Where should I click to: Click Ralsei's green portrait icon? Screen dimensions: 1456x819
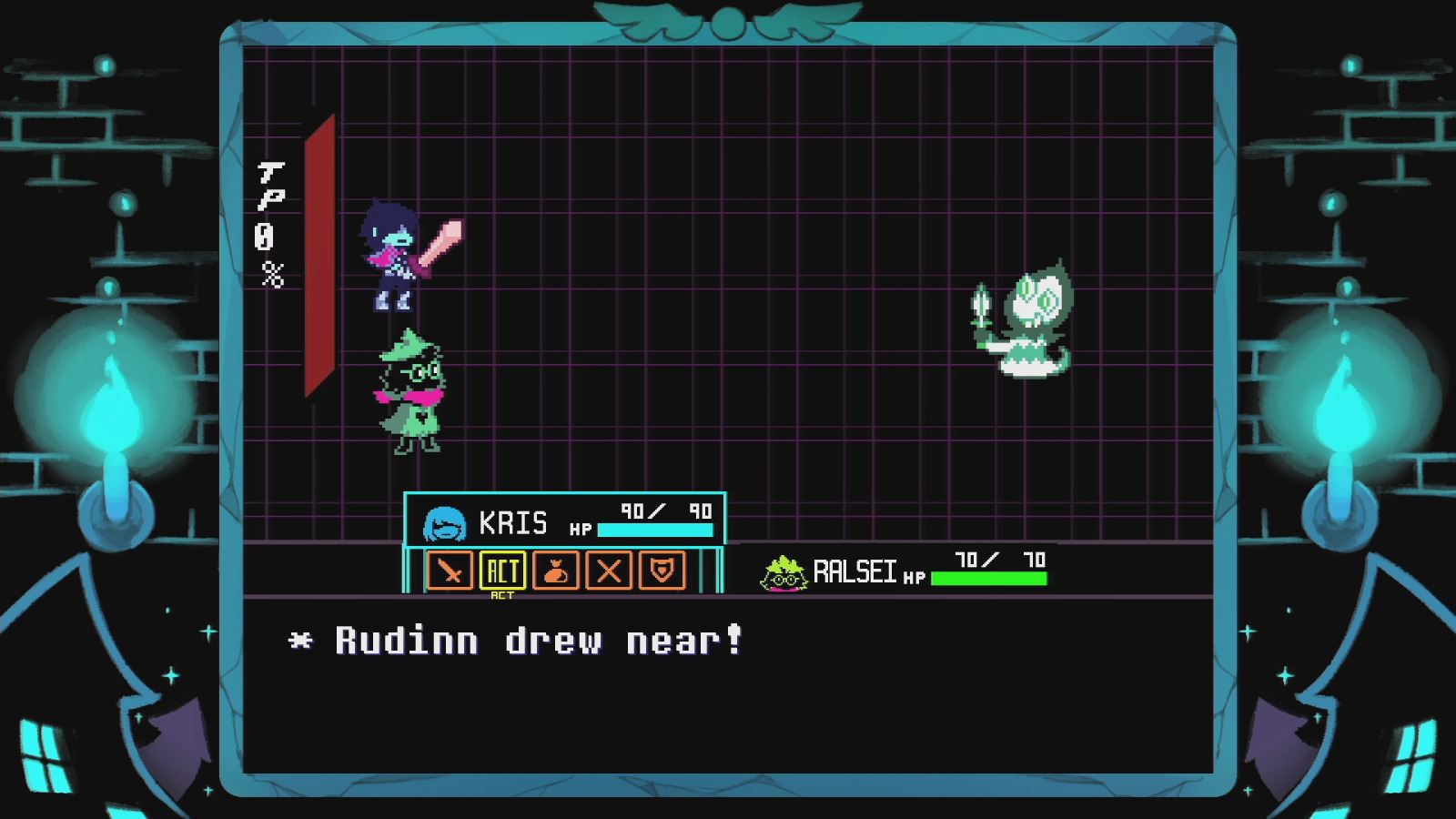tap(783, 572)
